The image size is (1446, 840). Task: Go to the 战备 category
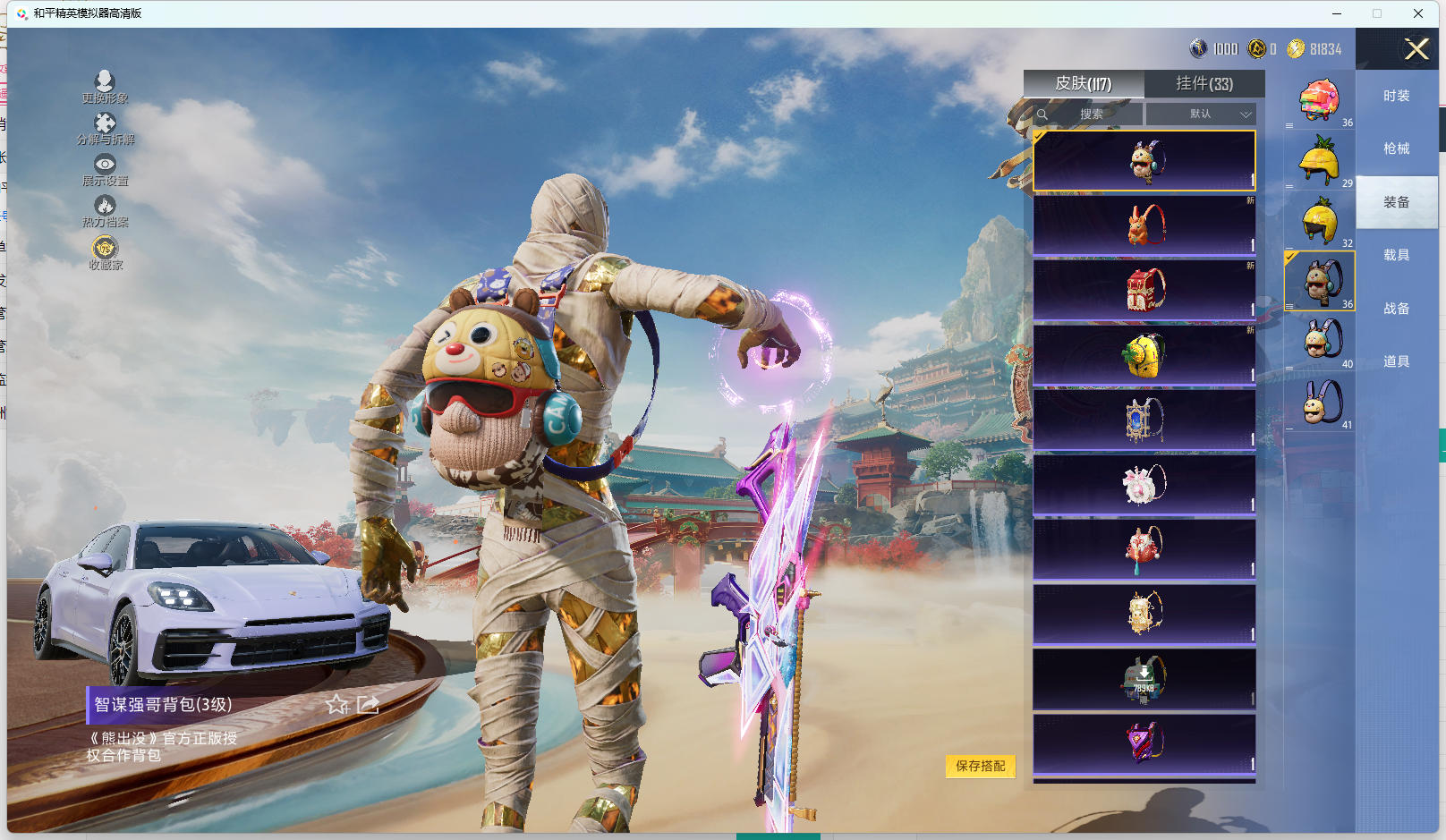[1396, 309]
